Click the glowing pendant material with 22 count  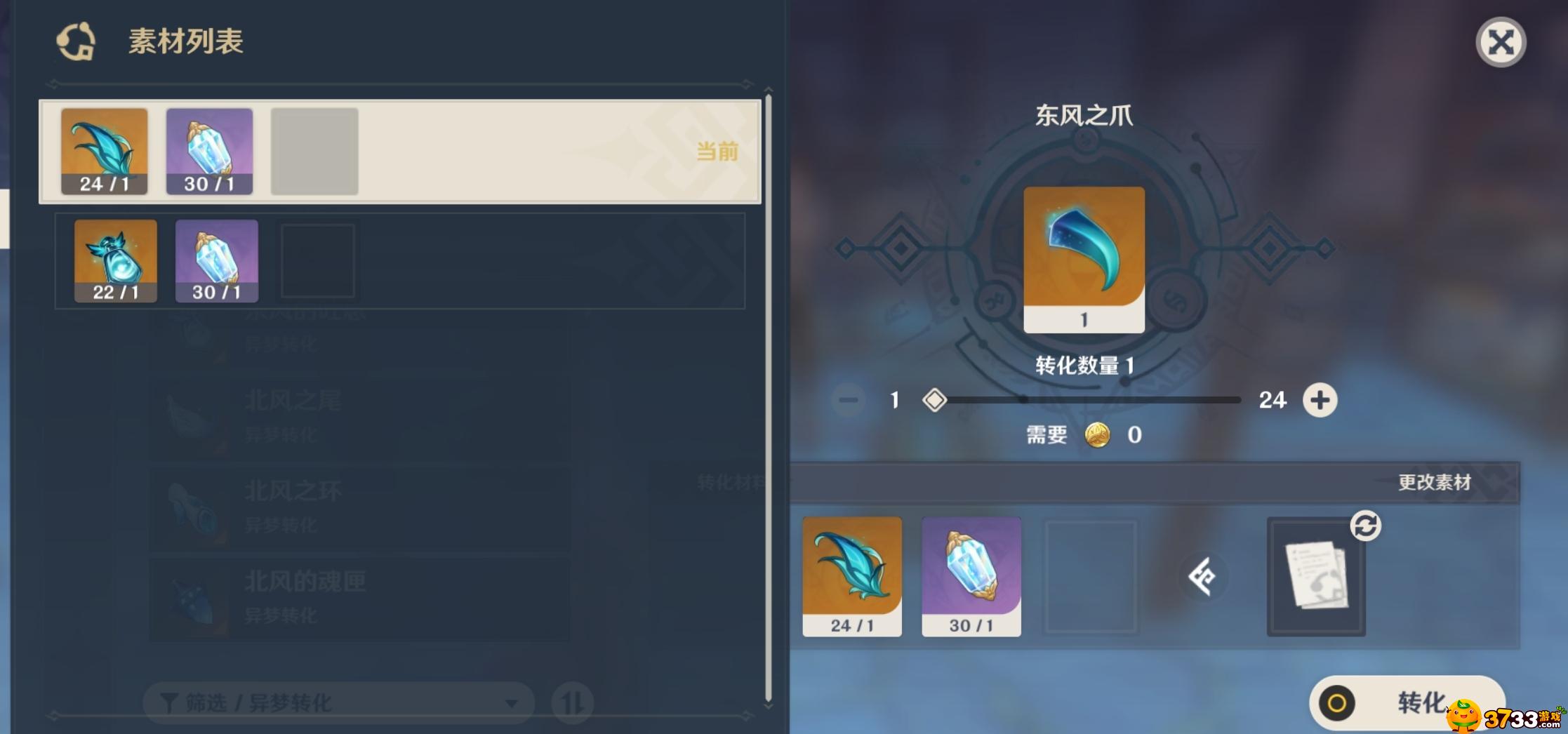coord(114,260)
